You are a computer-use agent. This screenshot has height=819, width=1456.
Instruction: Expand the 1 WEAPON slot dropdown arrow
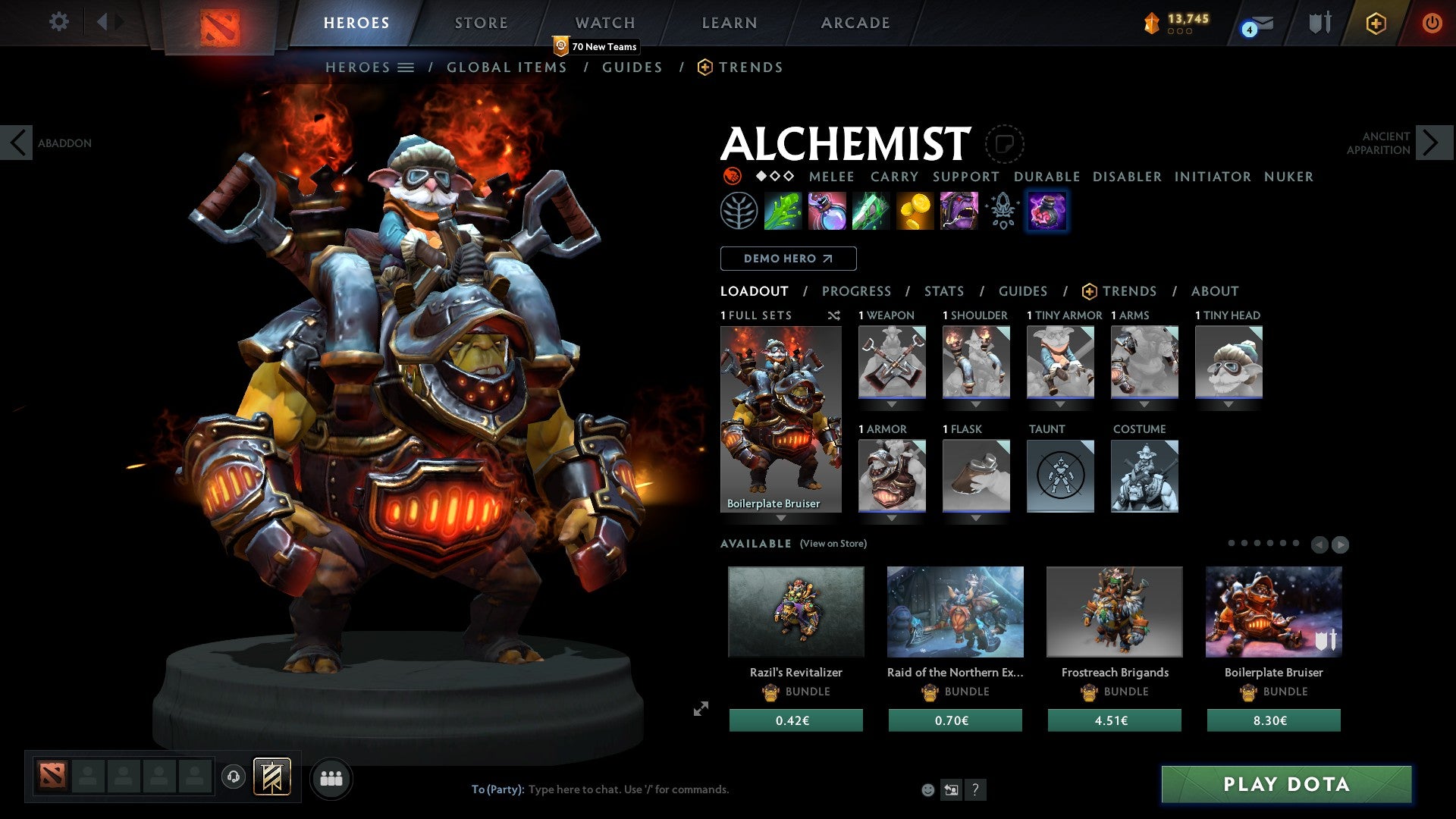pos(893,404)
